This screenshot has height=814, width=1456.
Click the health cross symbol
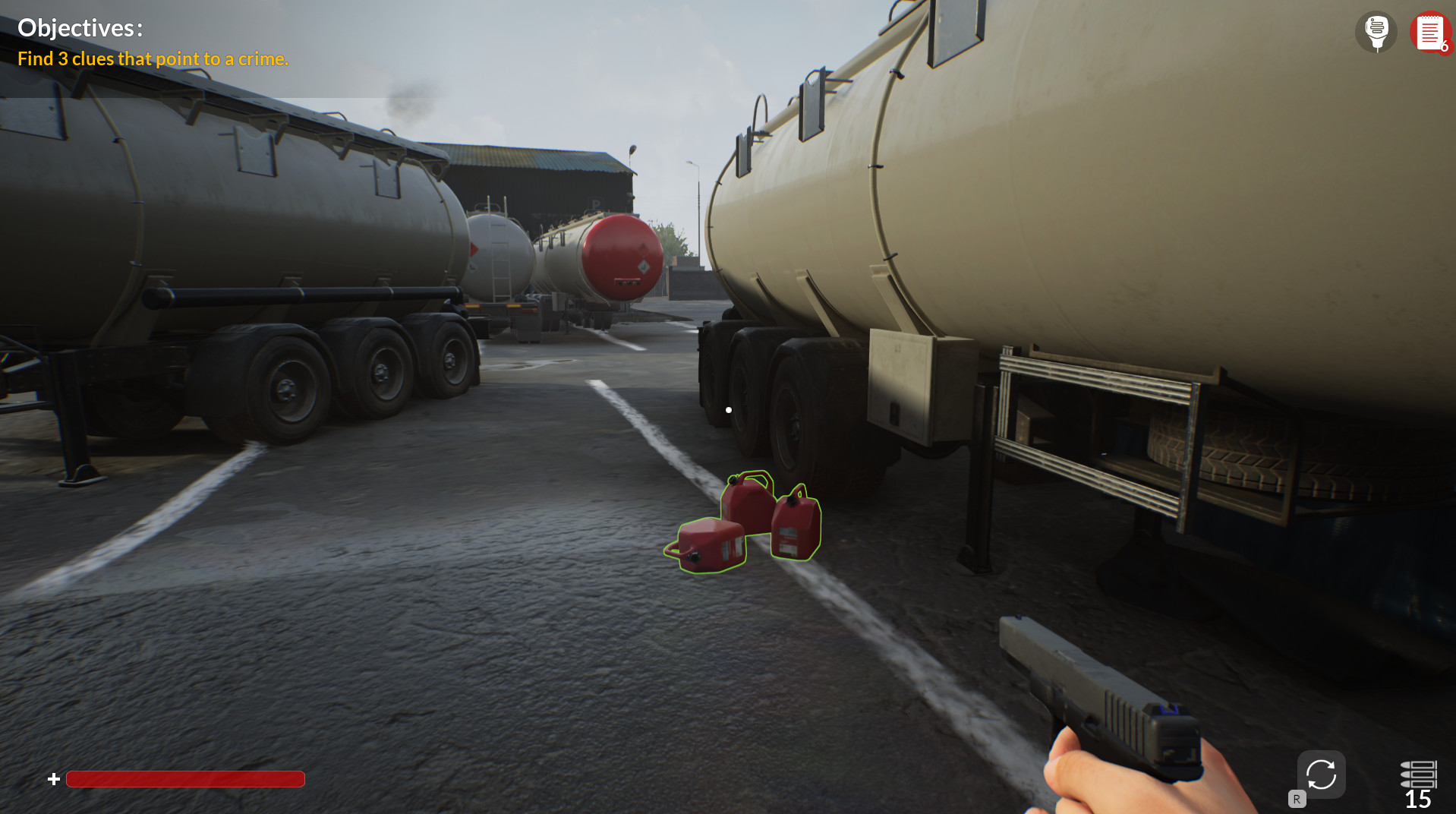(53, 778)
